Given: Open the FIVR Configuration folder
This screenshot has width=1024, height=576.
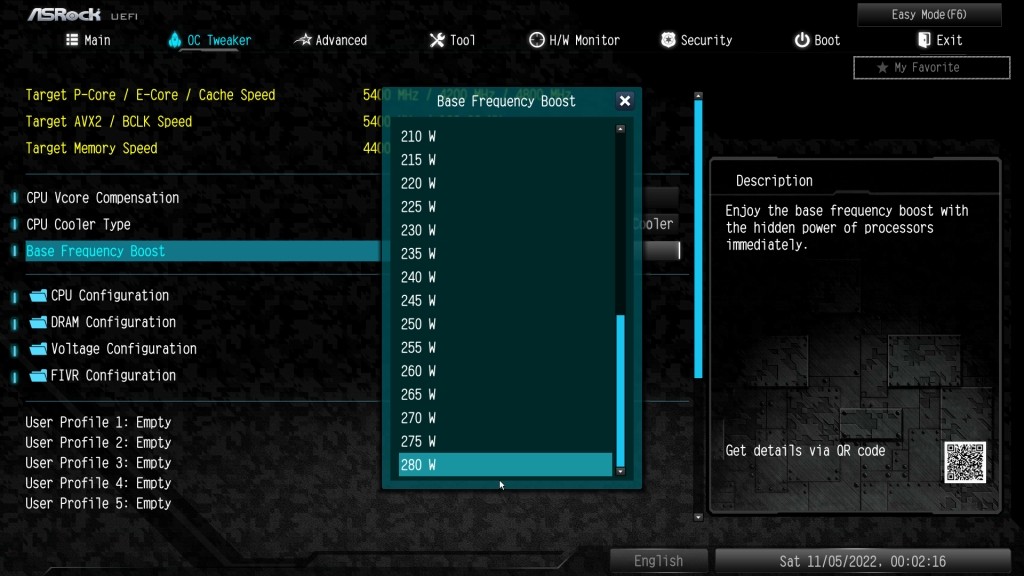Looking at the screenshot, I should [113, 376].
